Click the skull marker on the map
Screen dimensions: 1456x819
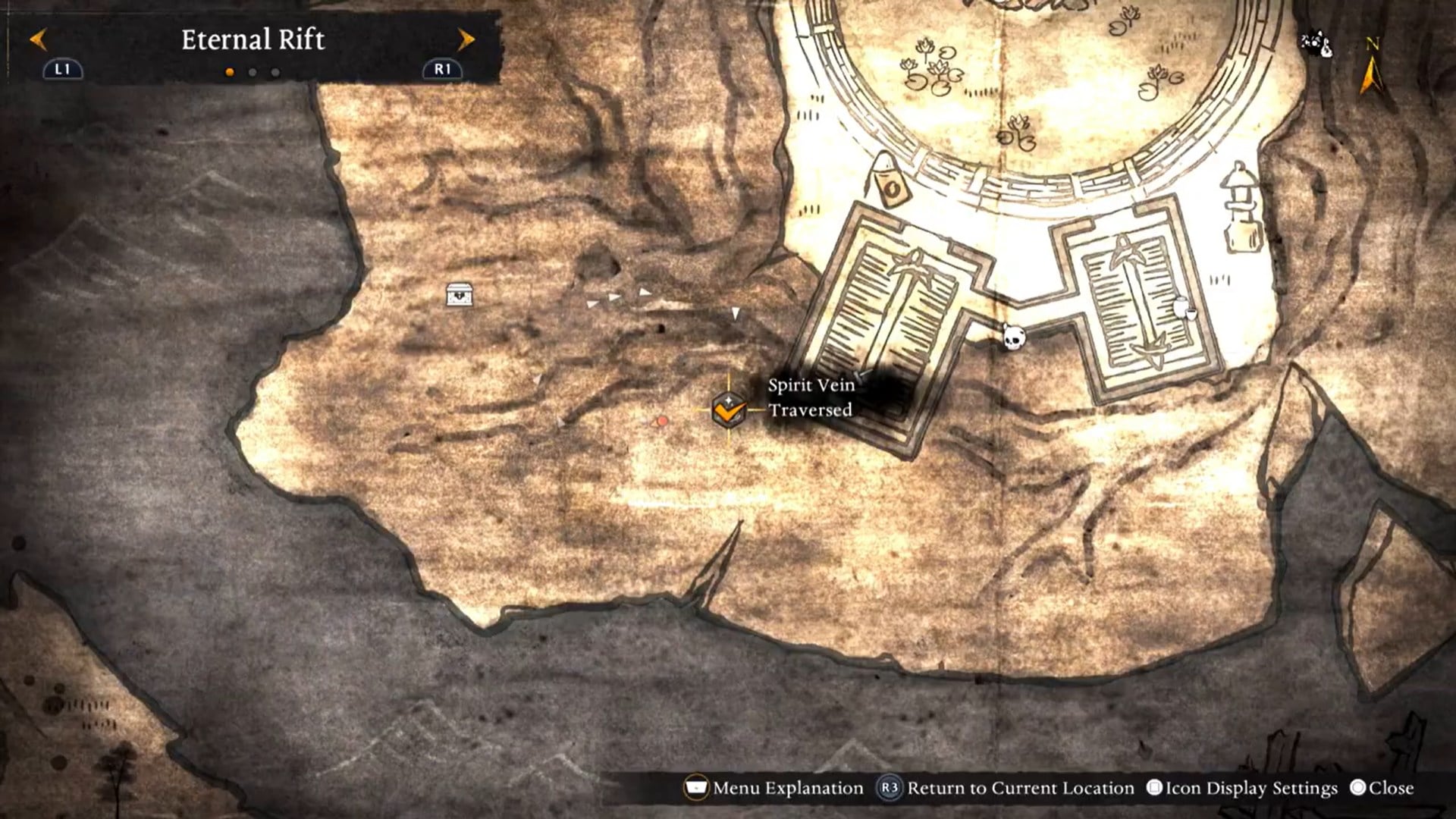pos(1012,337)
